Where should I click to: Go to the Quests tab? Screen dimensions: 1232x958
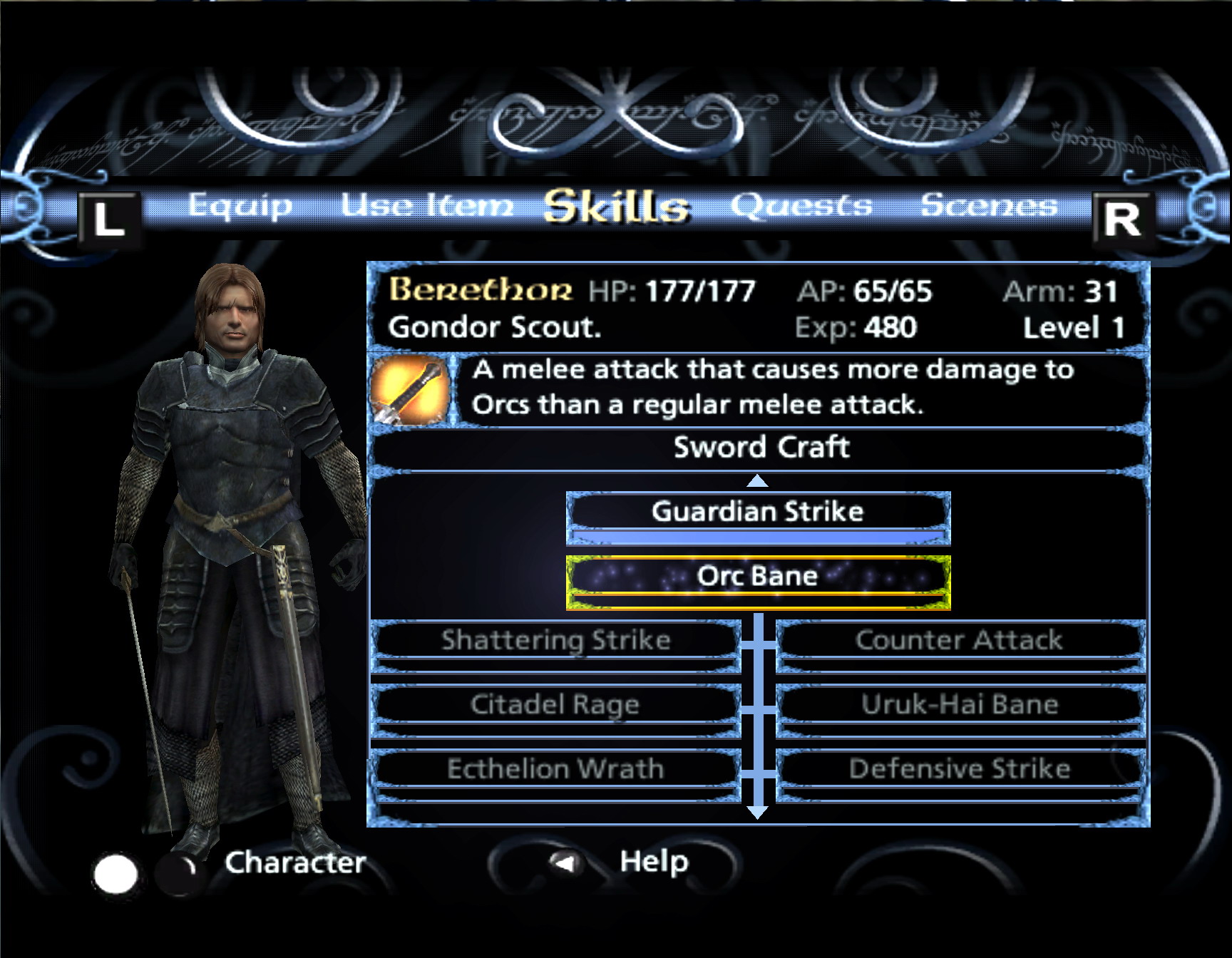pyautogui.click(x=801, y=206)
